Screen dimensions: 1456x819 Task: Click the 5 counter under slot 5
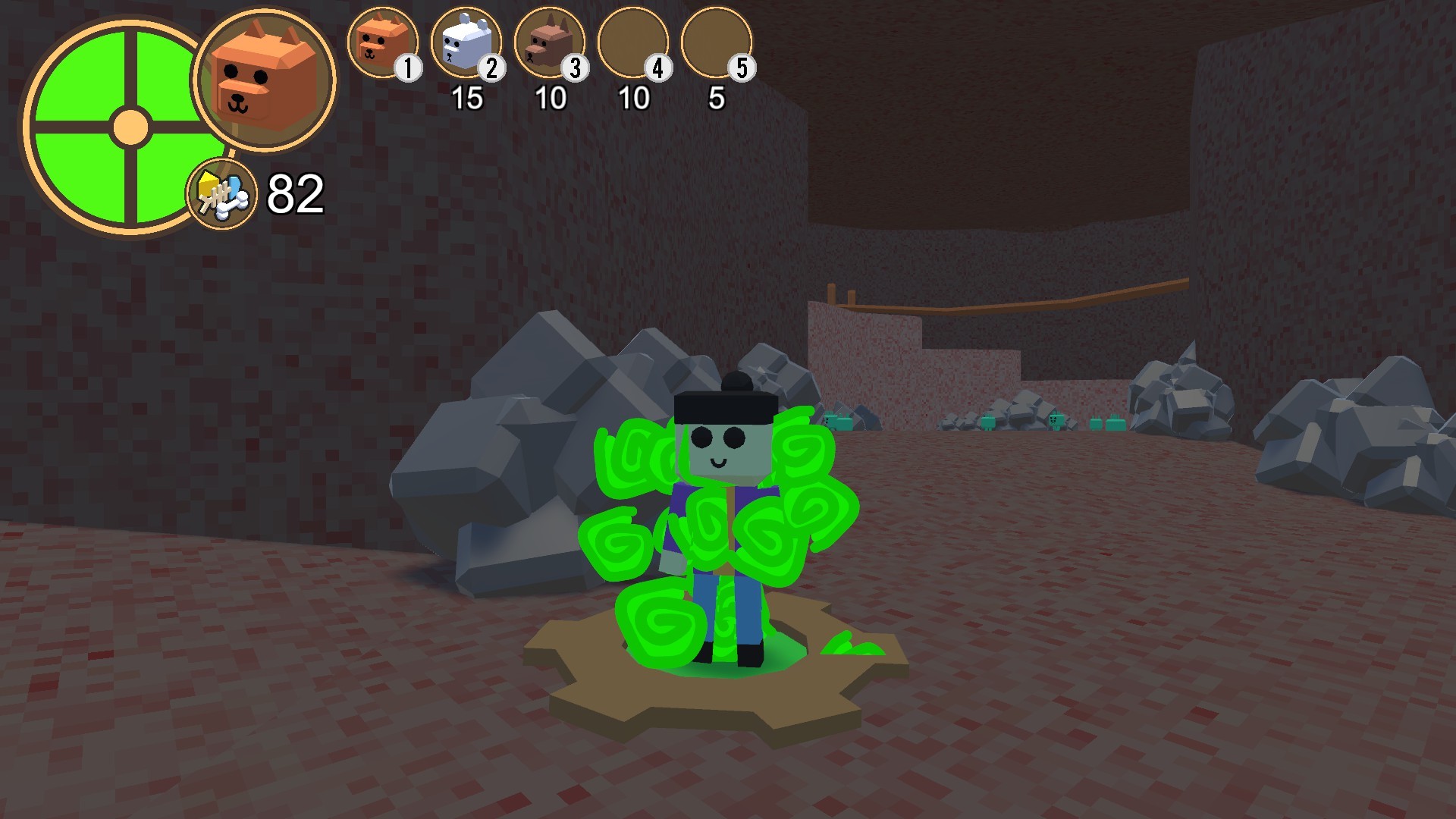point(717,97)
